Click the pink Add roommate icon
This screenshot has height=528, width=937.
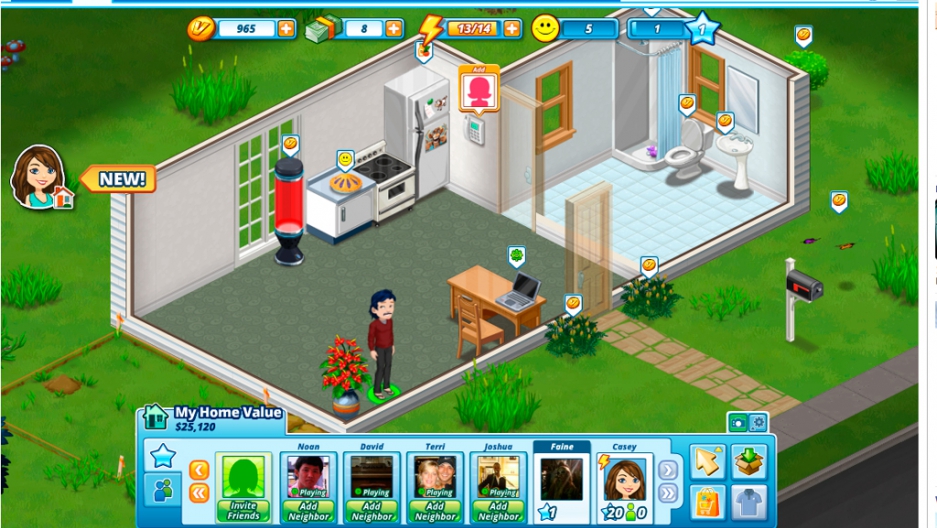479,91
